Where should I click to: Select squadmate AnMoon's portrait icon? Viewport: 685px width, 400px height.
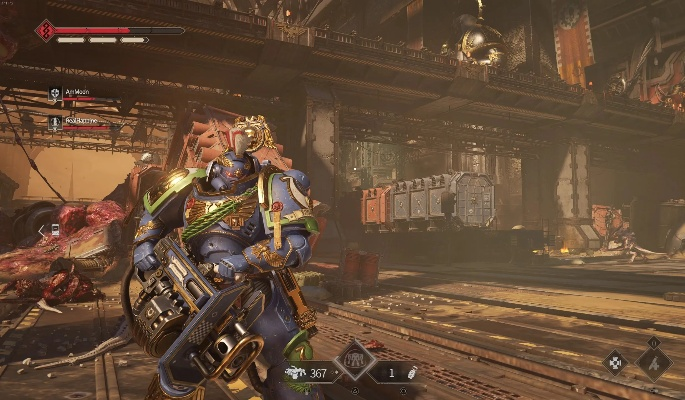coord(54,94)
